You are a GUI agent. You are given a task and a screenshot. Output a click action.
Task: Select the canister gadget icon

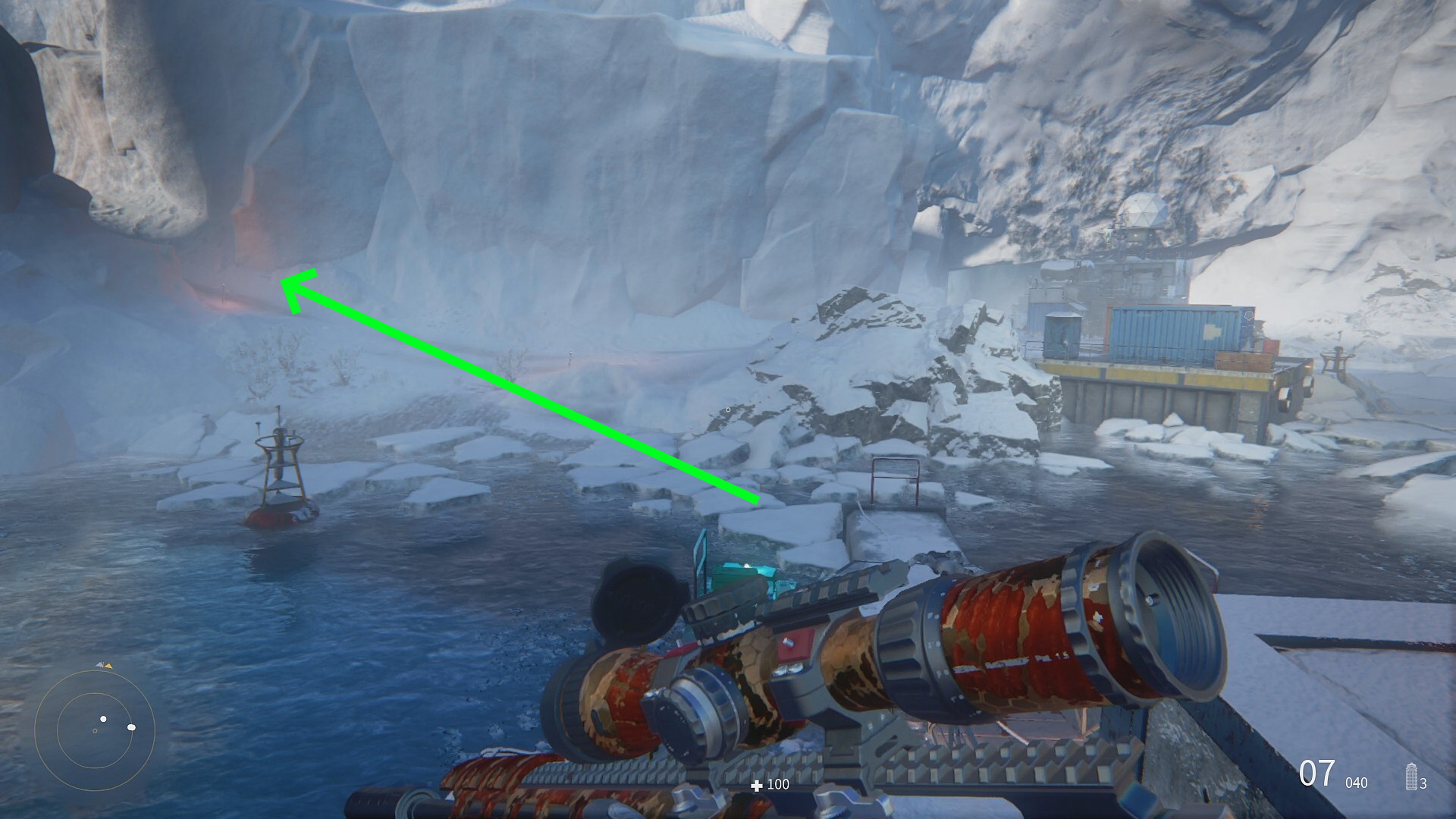(1411, 777)
